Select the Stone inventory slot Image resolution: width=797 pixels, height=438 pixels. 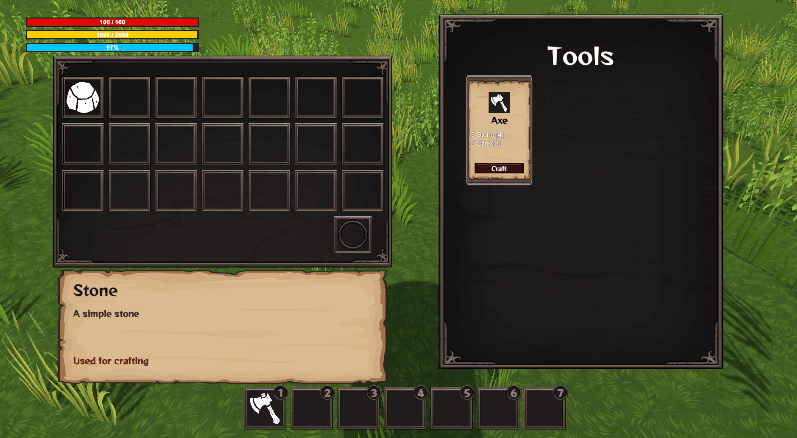pyautogui.click(x=84, y=97)
